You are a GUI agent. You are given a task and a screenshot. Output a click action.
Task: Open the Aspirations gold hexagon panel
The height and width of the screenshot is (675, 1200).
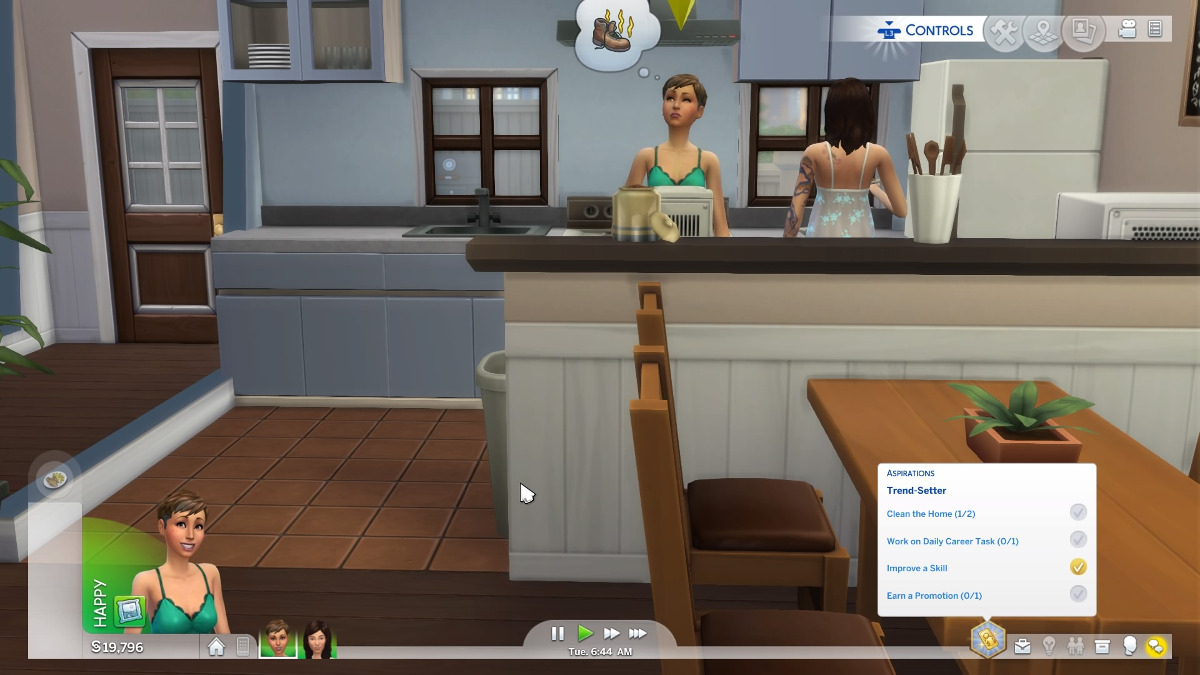(x=987, y=640)
